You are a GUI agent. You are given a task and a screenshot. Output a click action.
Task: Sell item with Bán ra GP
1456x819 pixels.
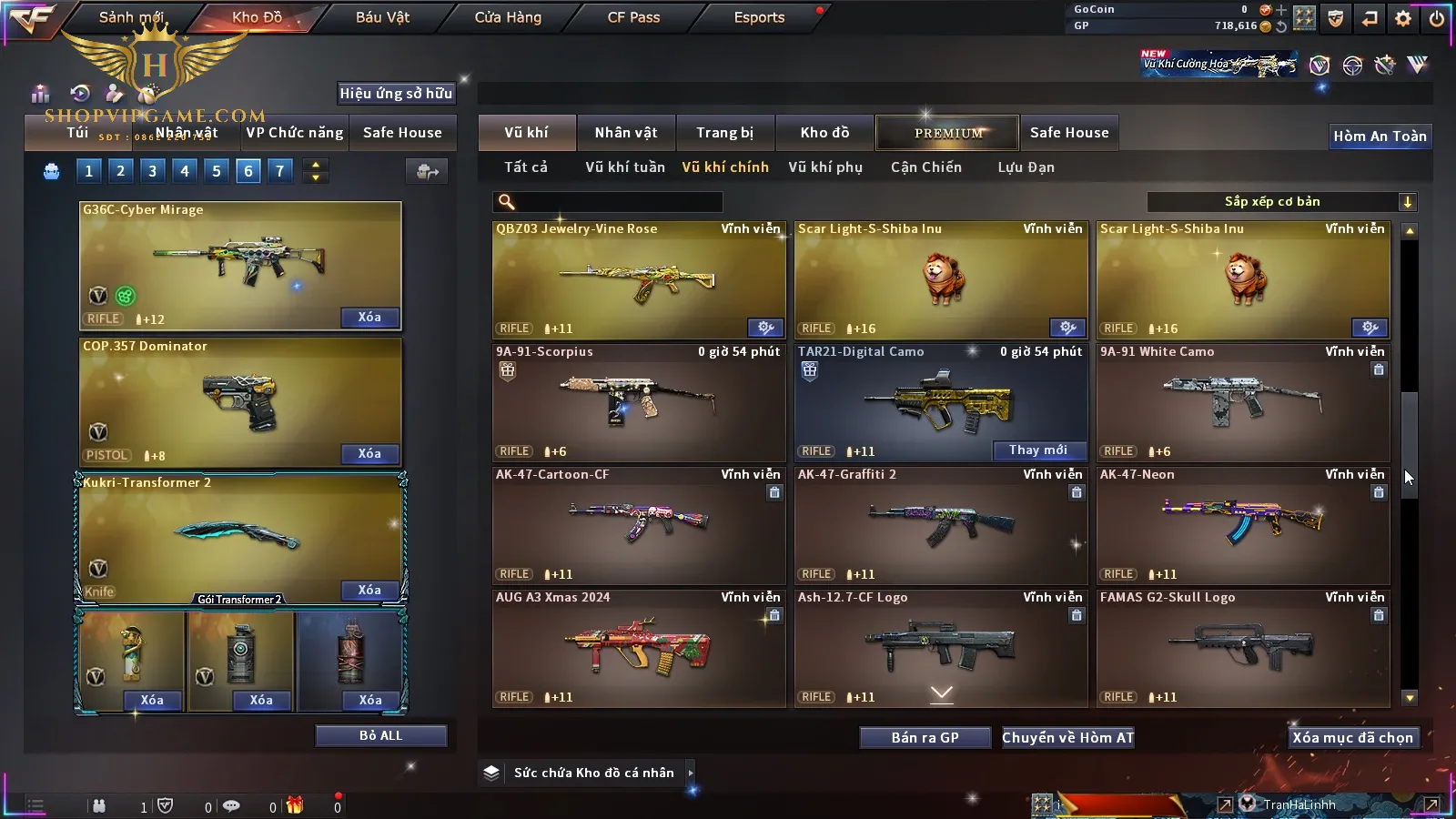[x=925, y=738]
